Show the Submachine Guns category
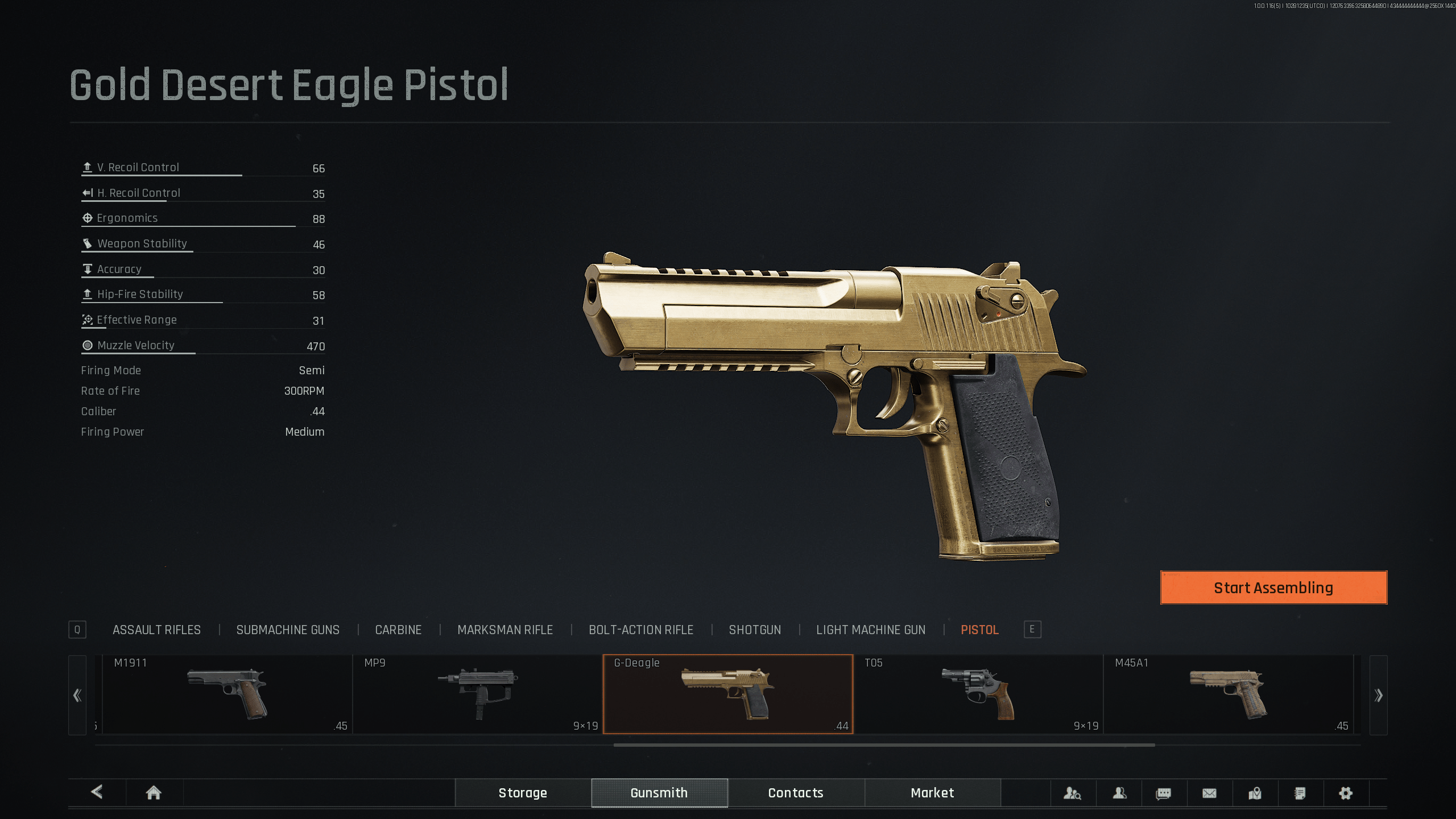Screen dimensions: 1456x819 coord(288,630)
